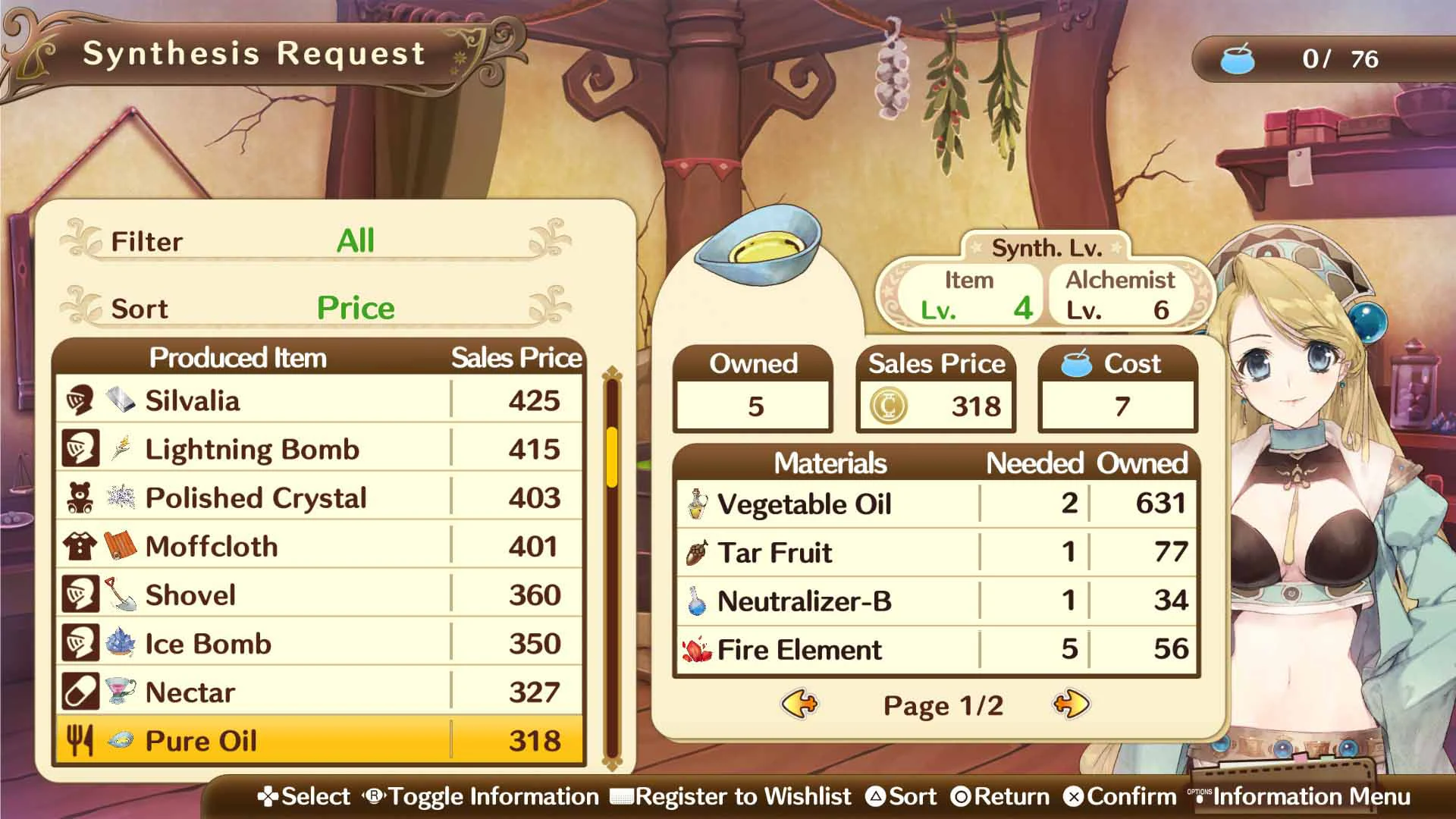This screenshot has width=1456, height=819.
Task: Choose Lightning Bomb from the list
Action: 318,449
